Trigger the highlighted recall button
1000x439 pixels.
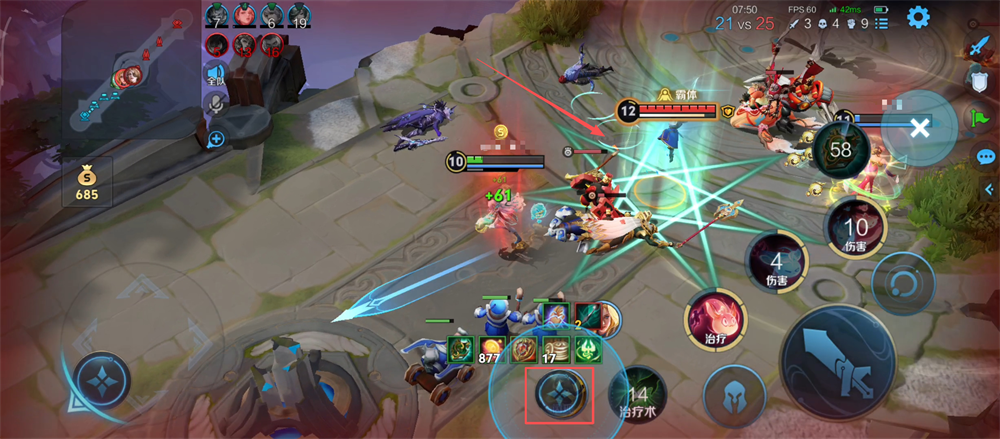point(560,394)
